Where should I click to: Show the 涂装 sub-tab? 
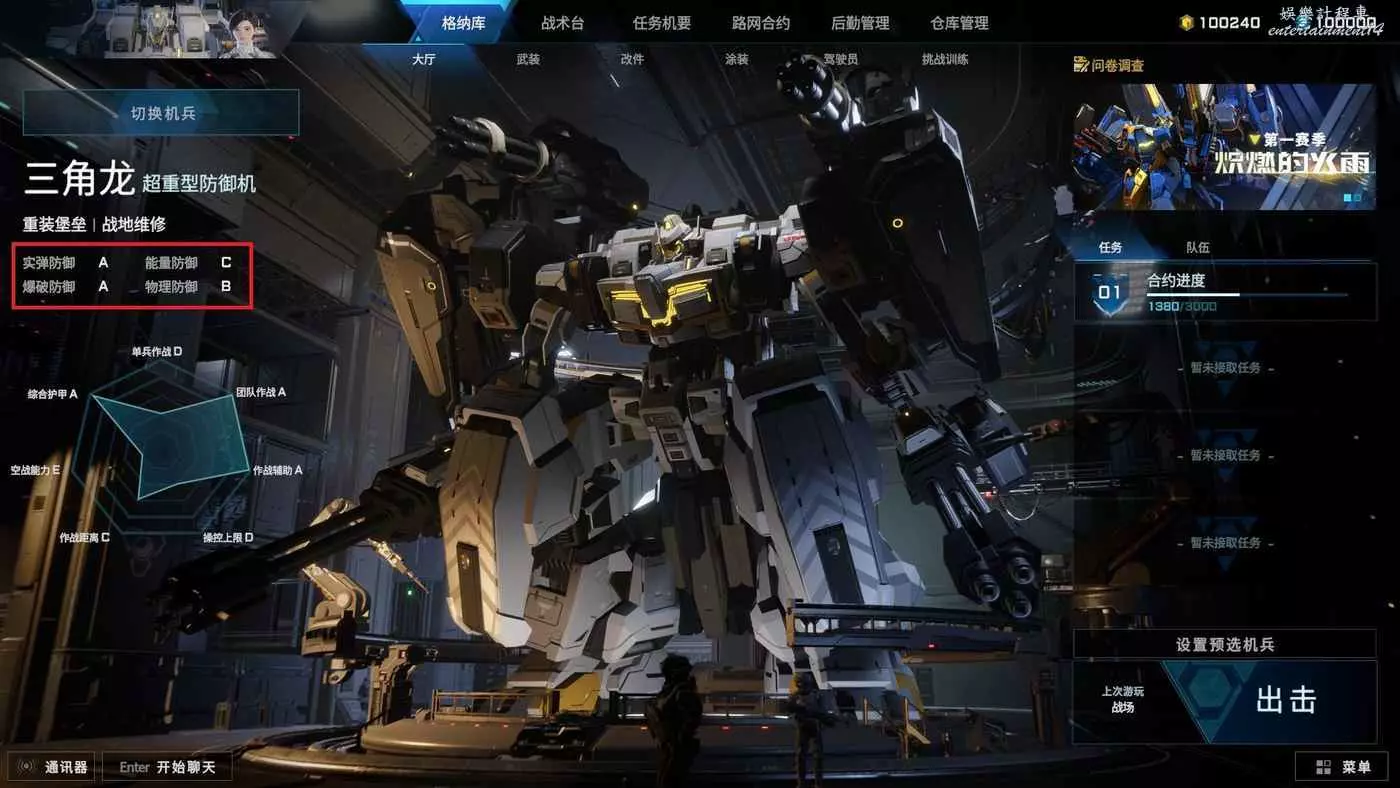click(736, 60)
